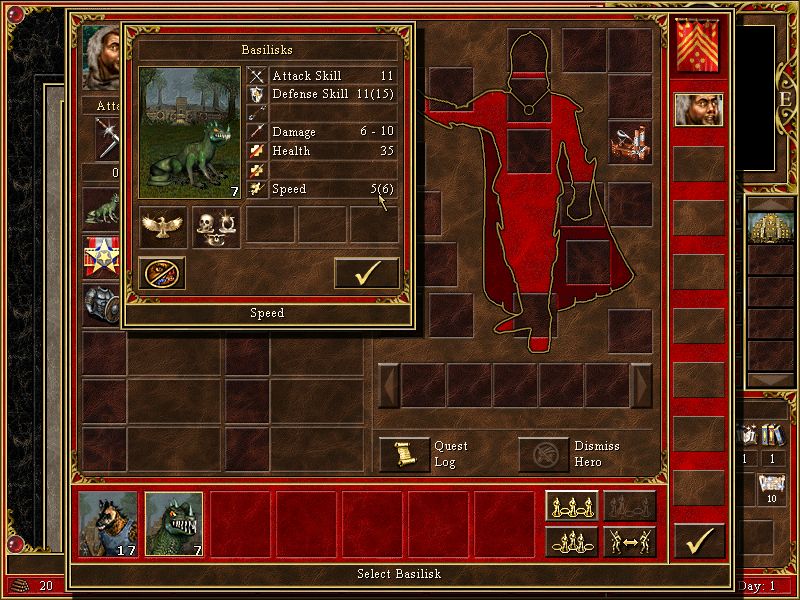Dismiss the Basilisks stack with the crossed-out button
The image size is (800, 600).
click(x=162, y=273)
